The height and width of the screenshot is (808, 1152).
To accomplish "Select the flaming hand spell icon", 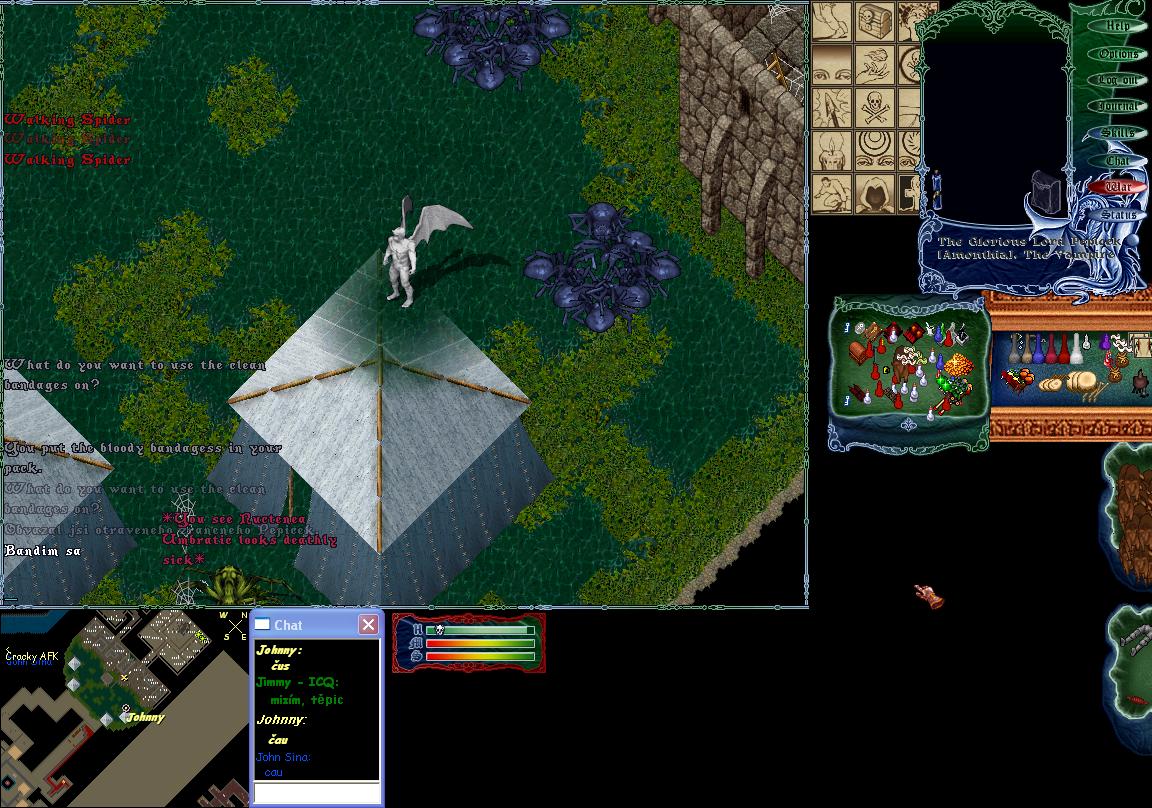I will tap(875, 64).
